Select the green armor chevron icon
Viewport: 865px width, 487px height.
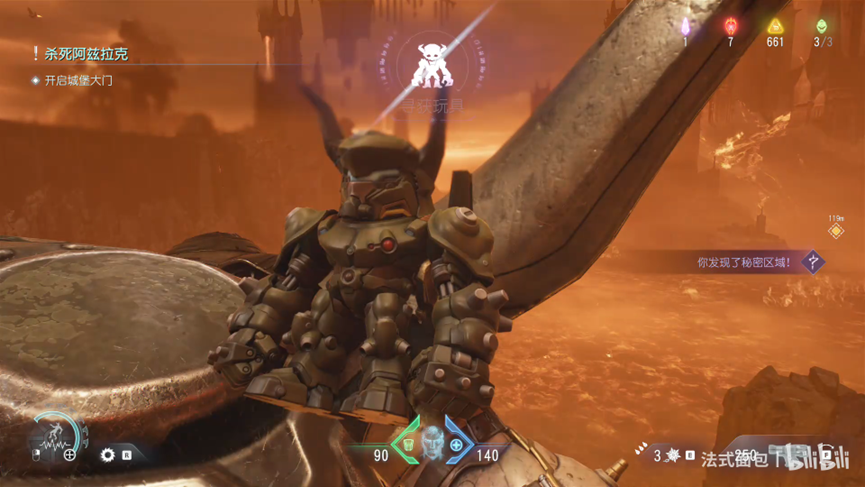(x=406, y=441)
